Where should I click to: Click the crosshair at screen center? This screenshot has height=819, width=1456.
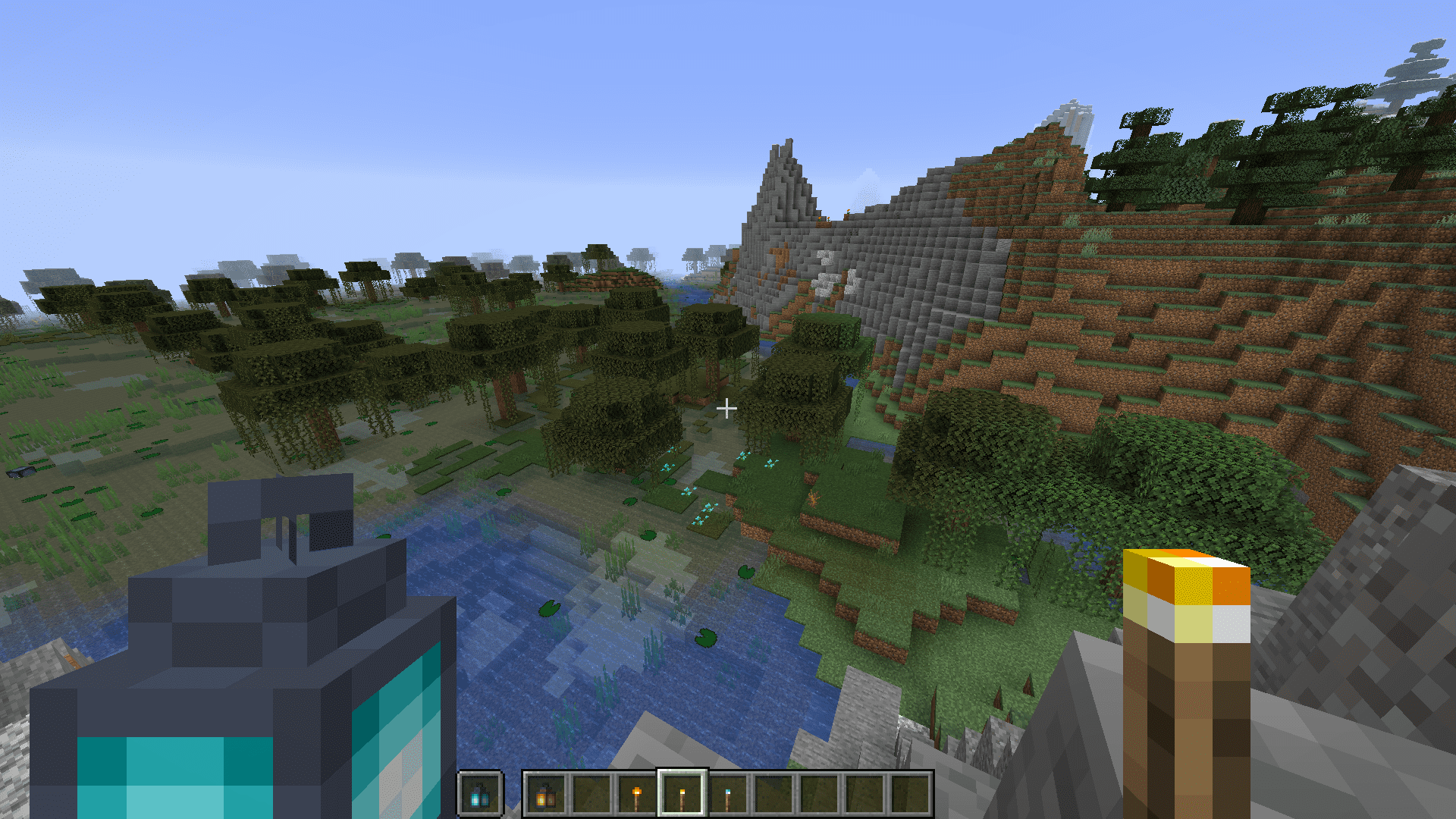728,408
